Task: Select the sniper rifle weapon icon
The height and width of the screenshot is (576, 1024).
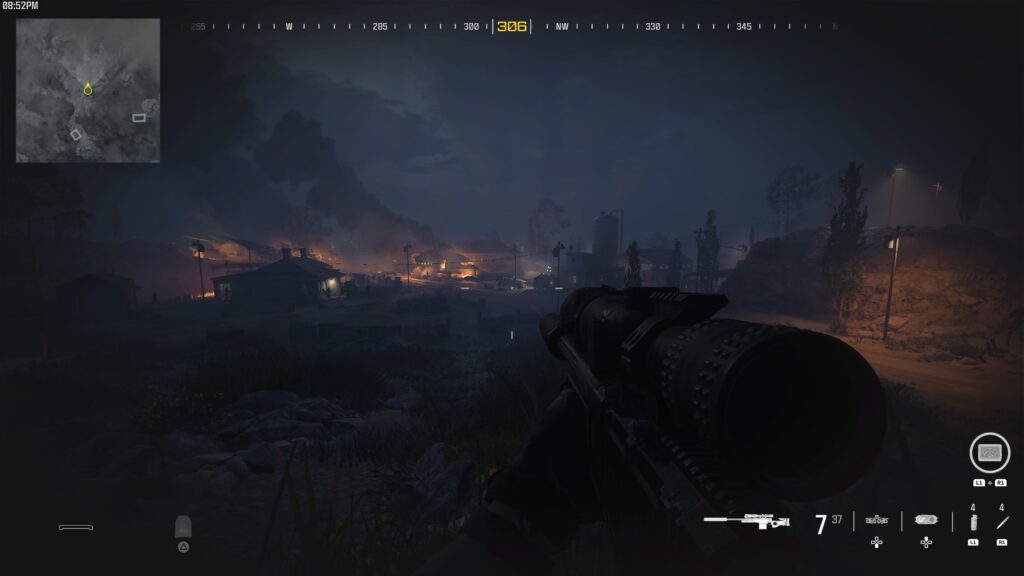Action: click(x=746, y=521)
